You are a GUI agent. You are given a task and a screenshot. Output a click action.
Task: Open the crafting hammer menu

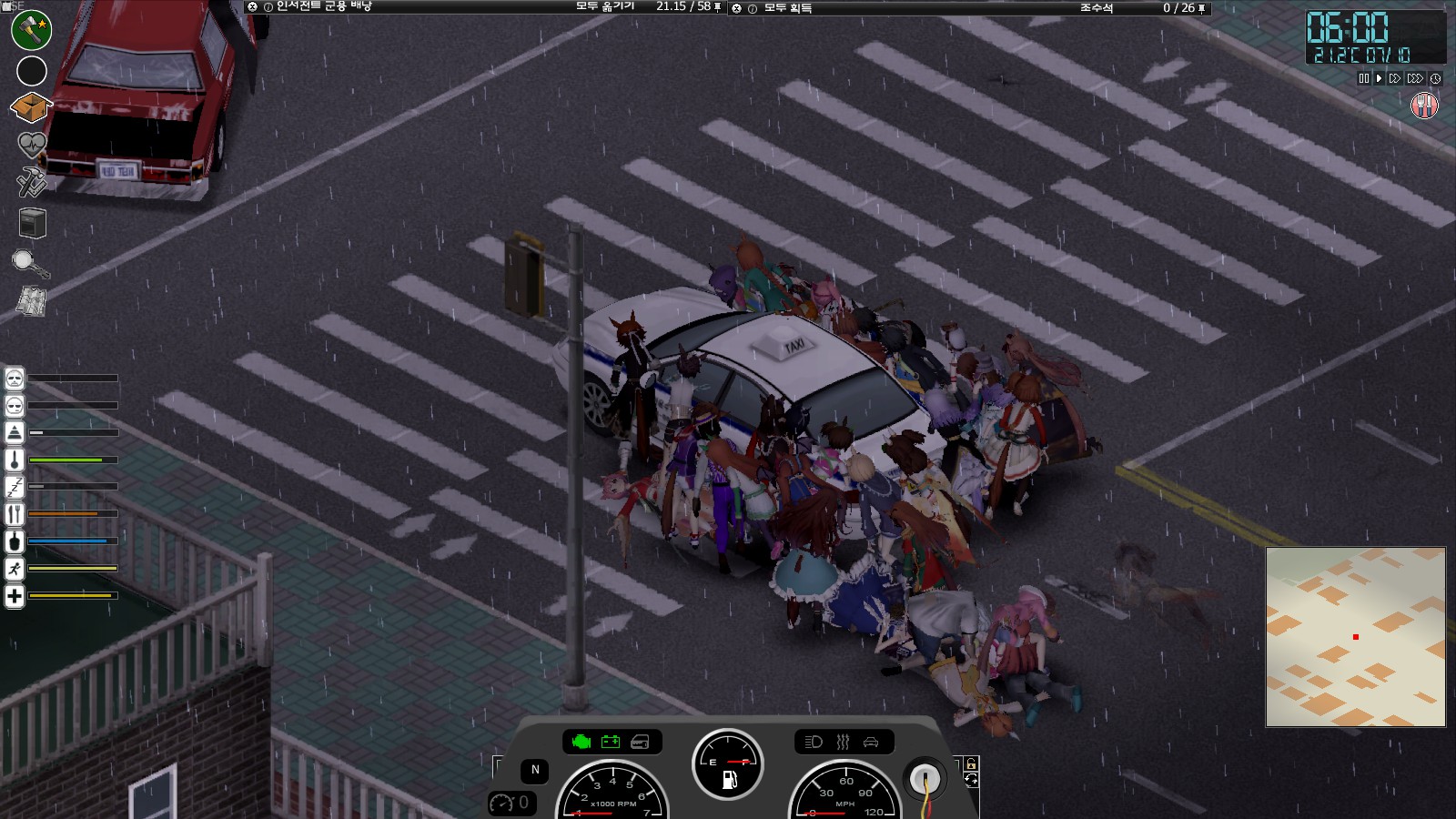pos(31,182)
